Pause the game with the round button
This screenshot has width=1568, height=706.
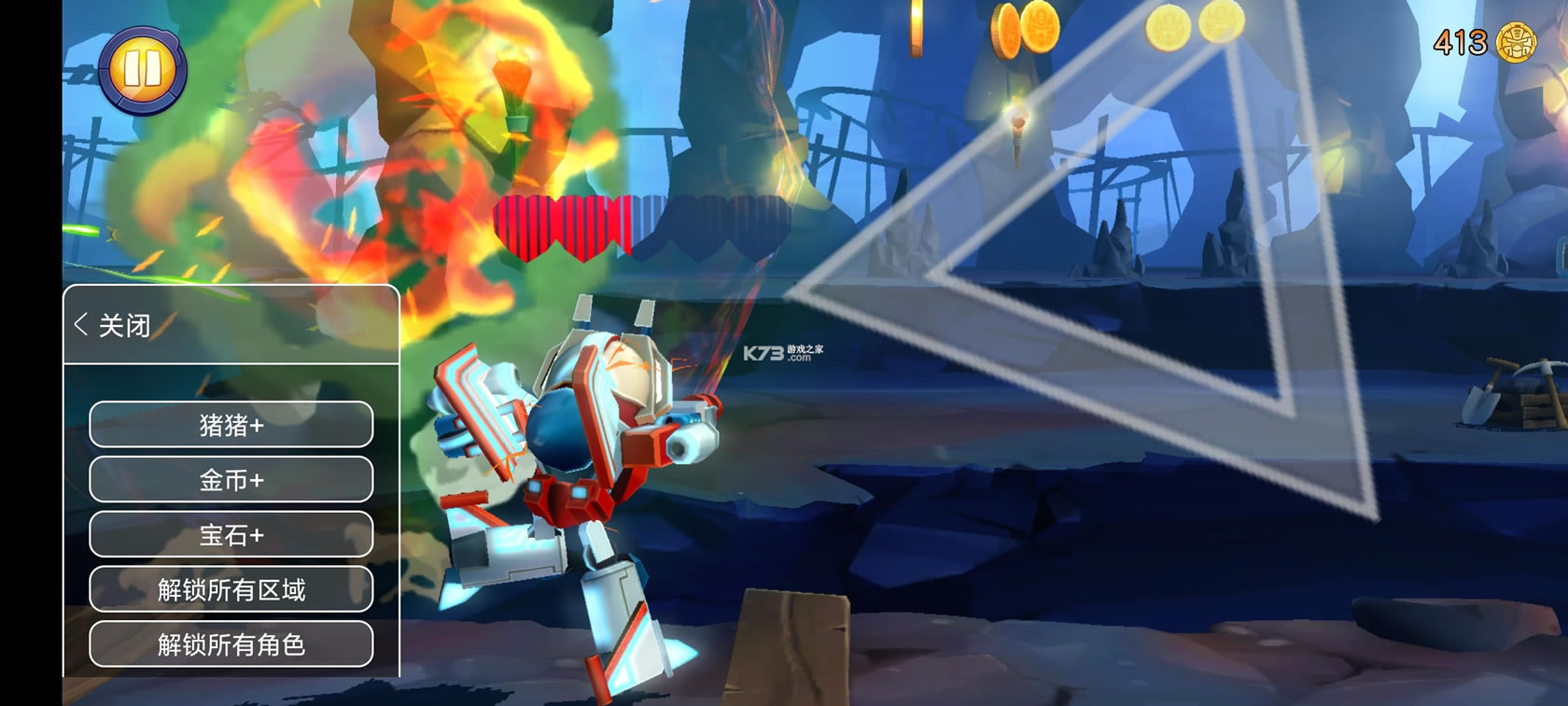[142, 69]
